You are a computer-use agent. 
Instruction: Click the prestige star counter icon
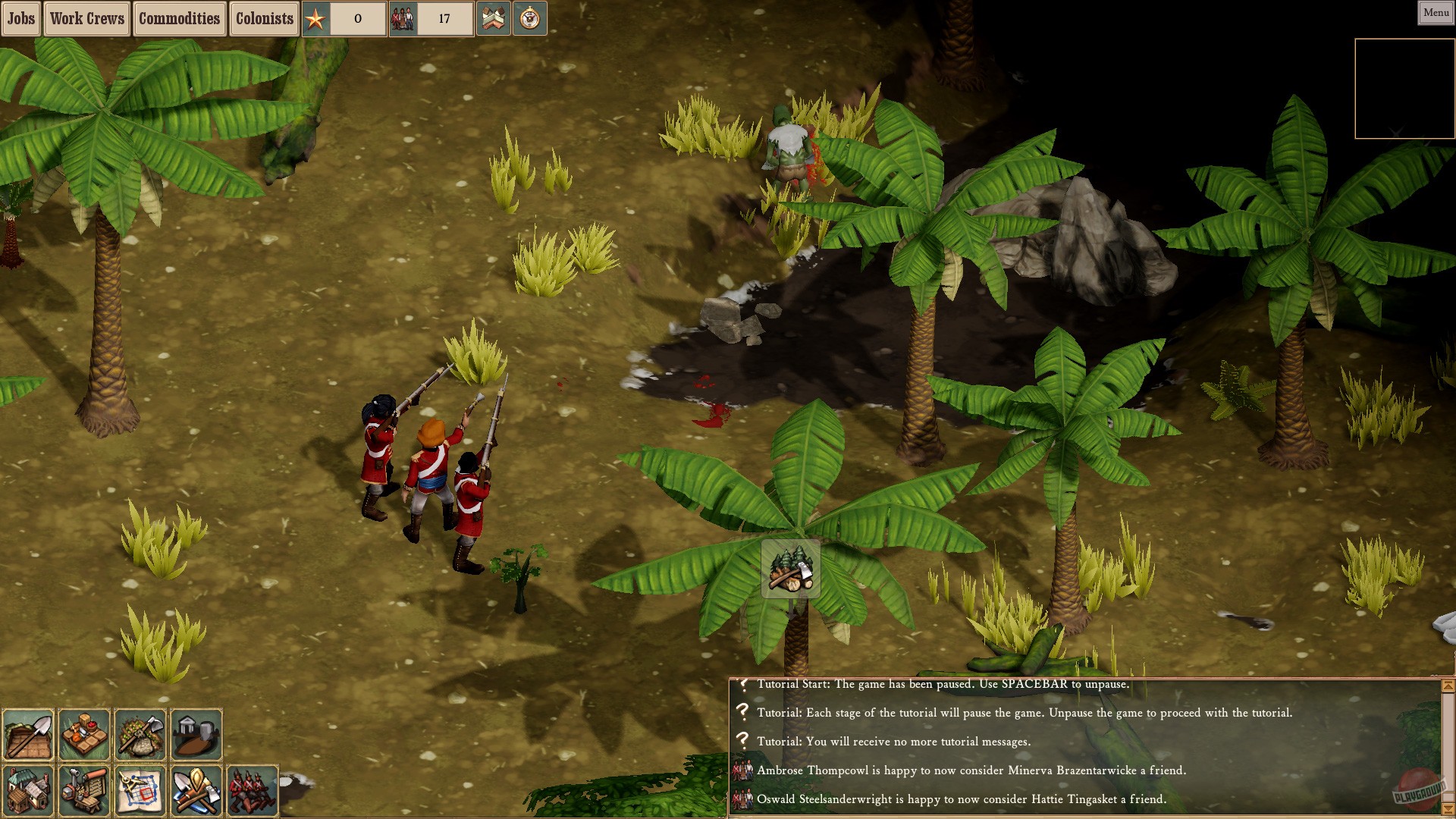315,18
